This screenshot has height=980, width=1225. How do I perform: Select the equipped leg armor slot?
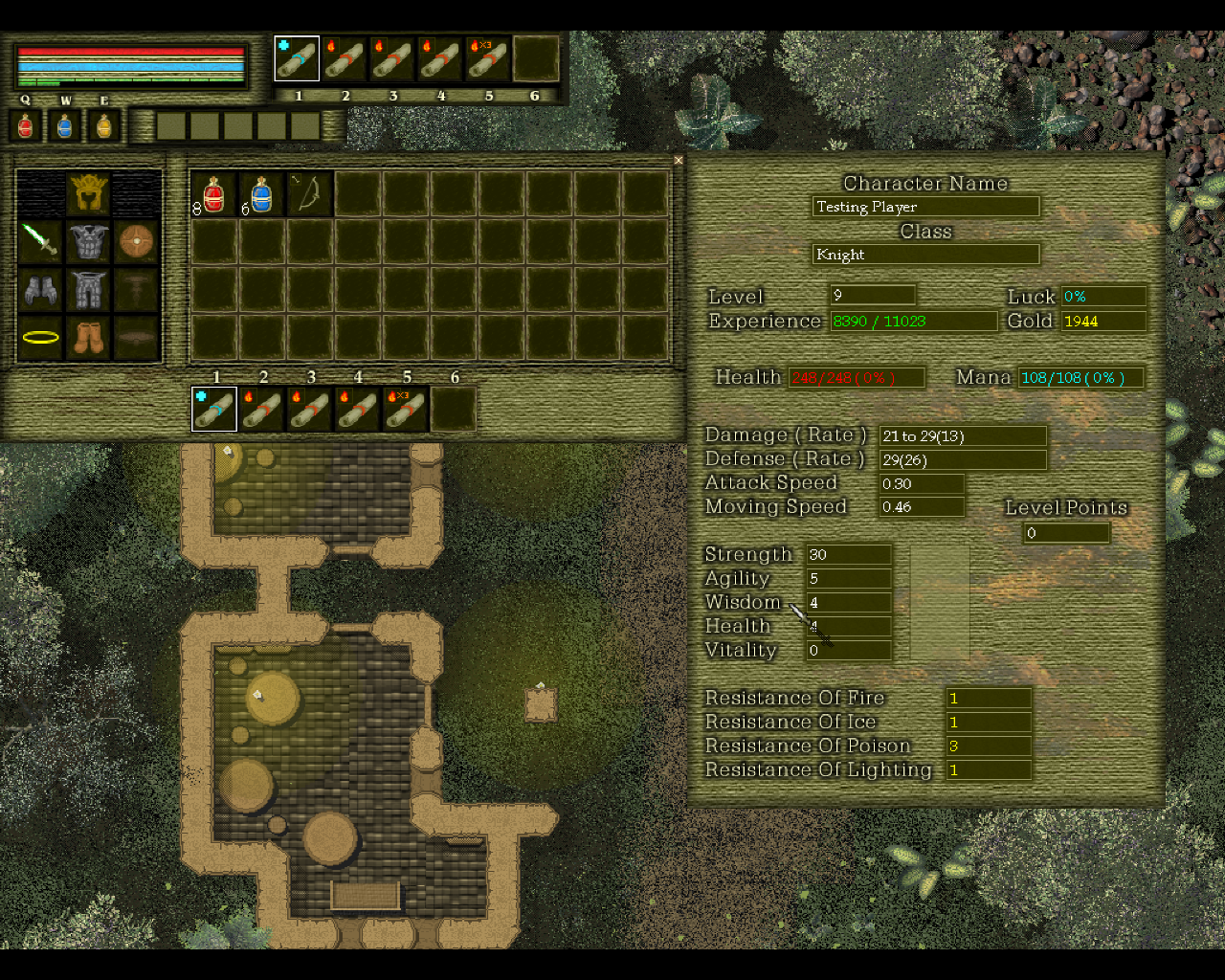click(89, 289)
